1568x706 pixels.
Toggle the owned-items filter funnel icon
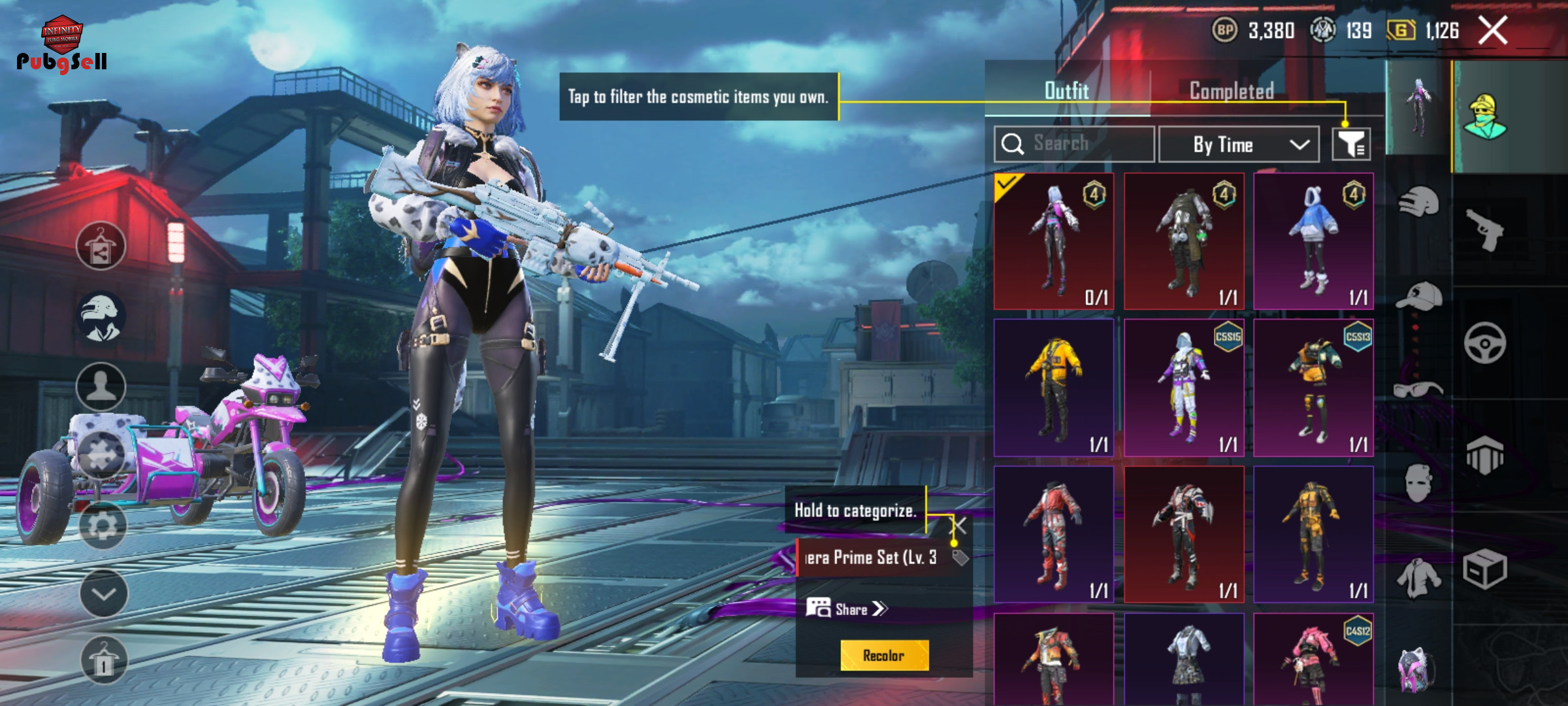pos(1351,144)
